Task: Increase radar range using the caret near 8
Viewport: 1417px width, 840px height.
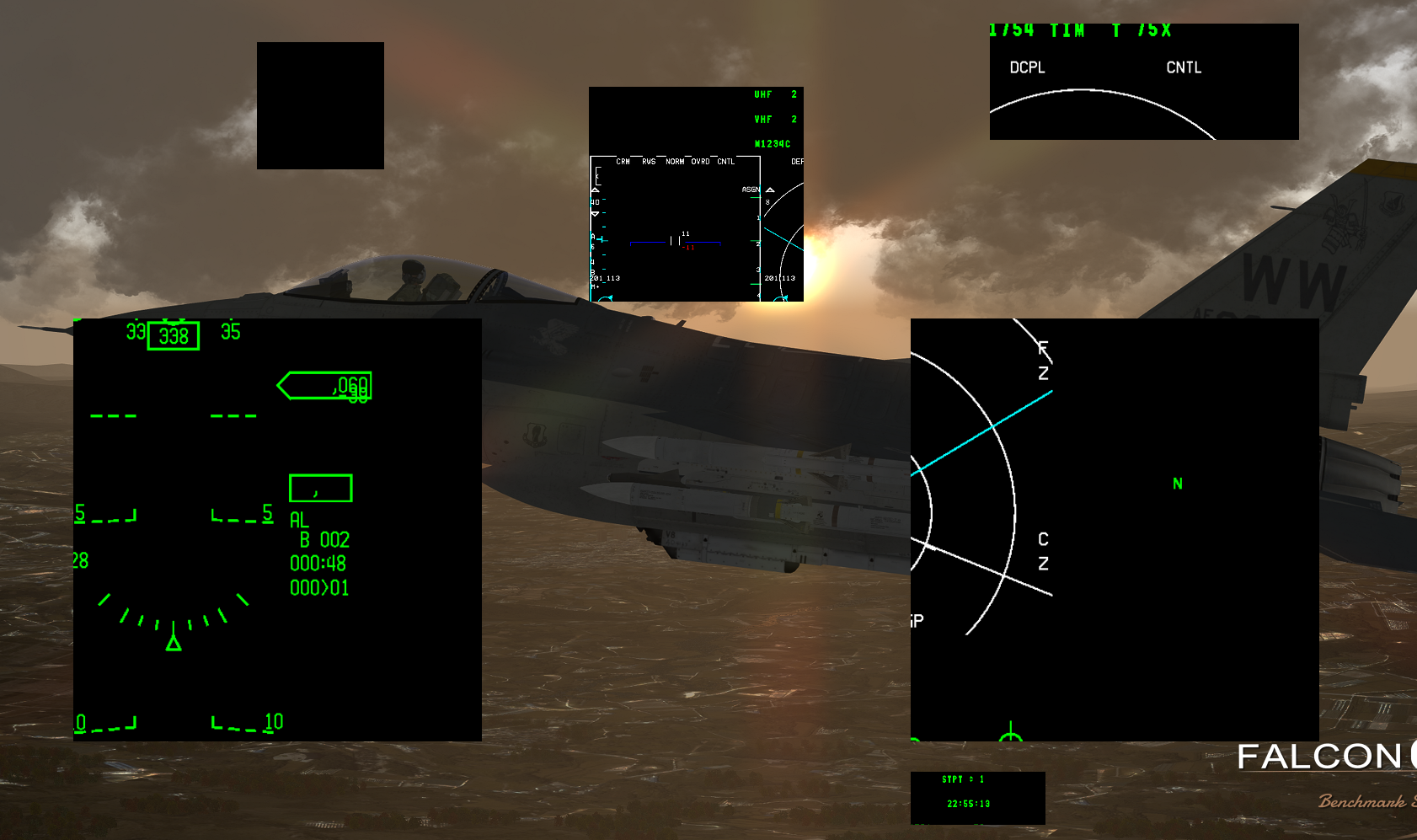Action: (769, 190)
